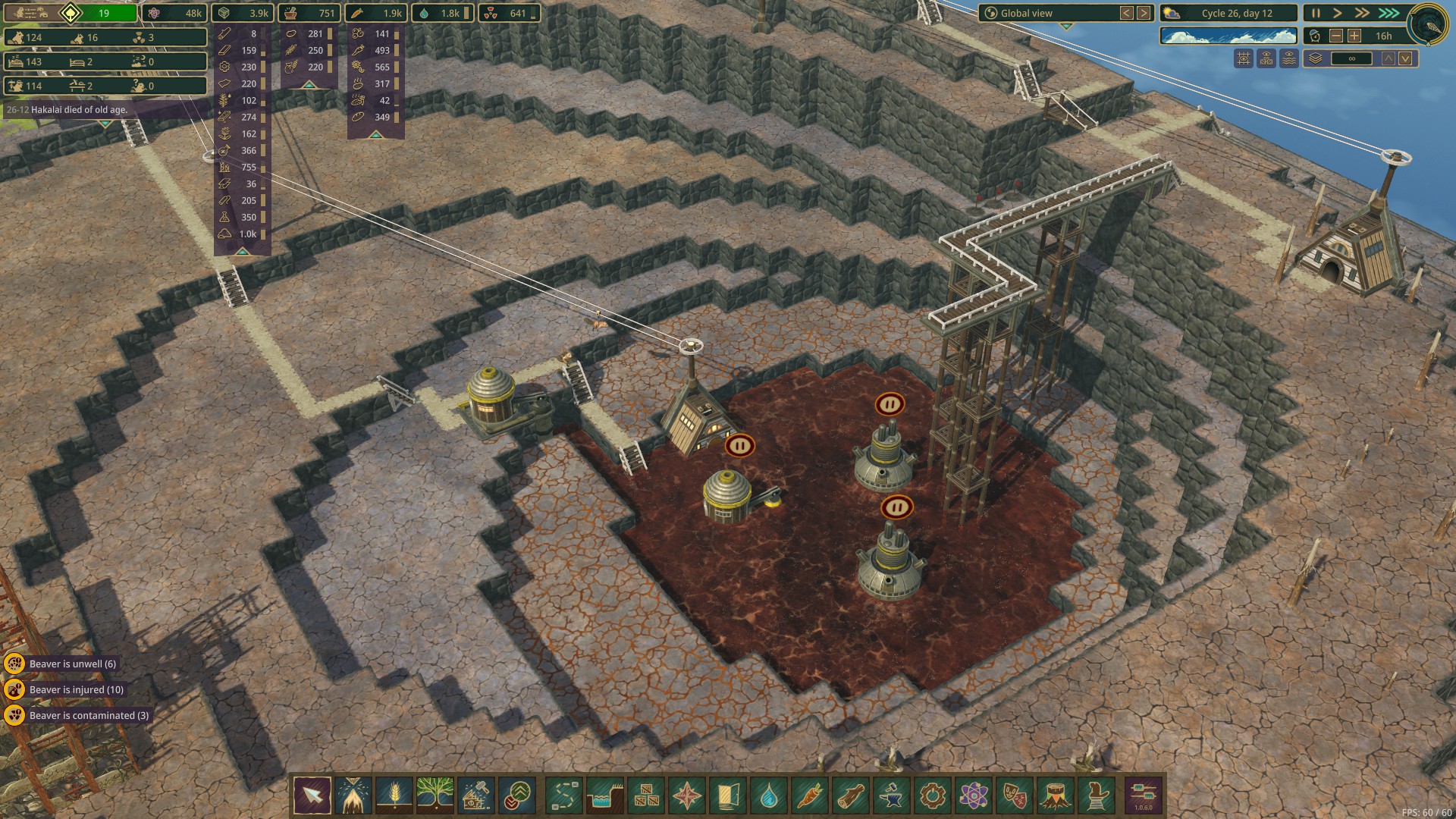This screenshot has width=1456, height=819.
Task: Open the 'Beaver is contaminated (3)' alert
Action: click(x=89, y=715)
